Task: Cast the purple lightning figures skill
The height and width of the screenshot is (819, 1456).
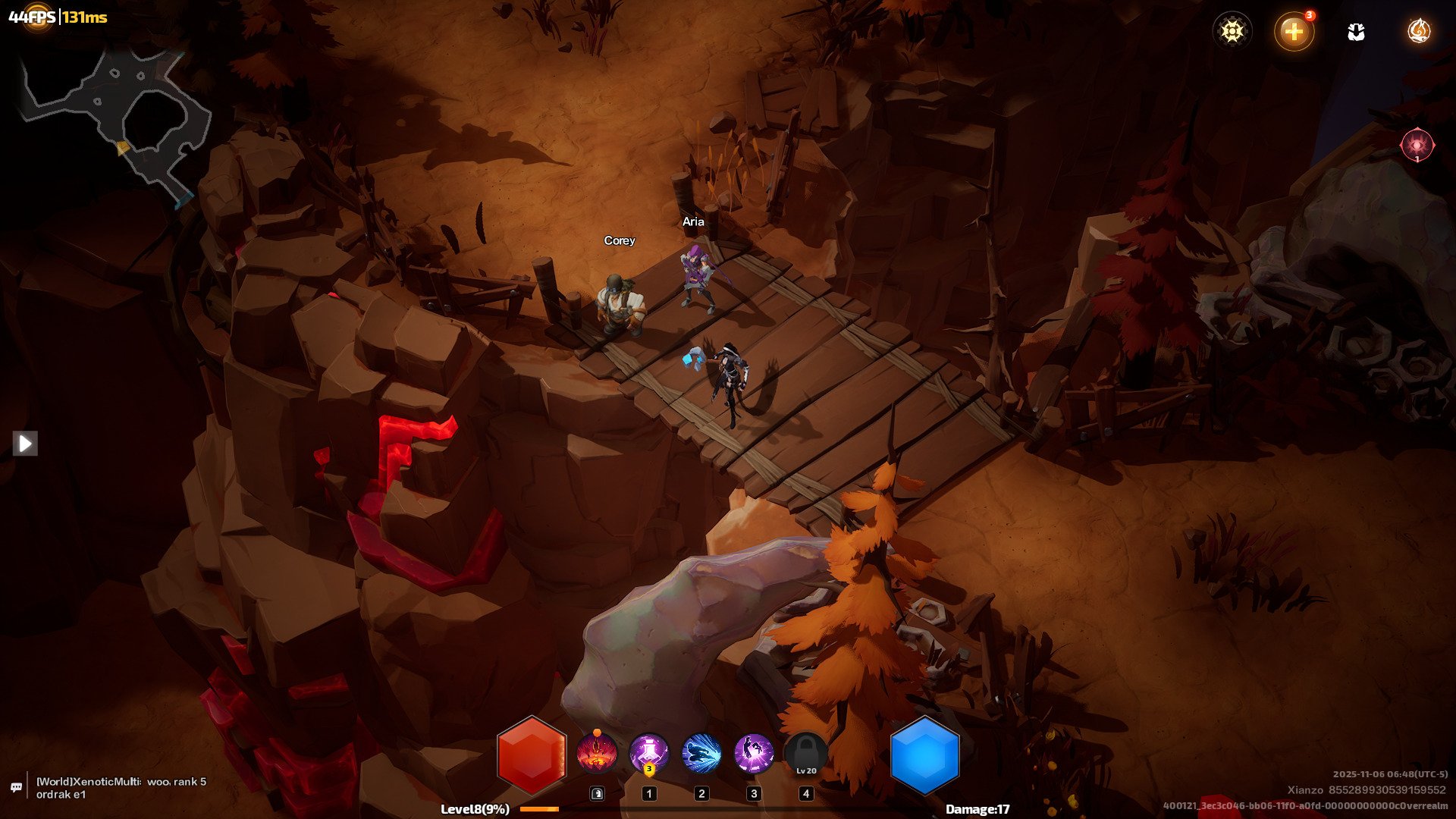Action: (754, 754)
